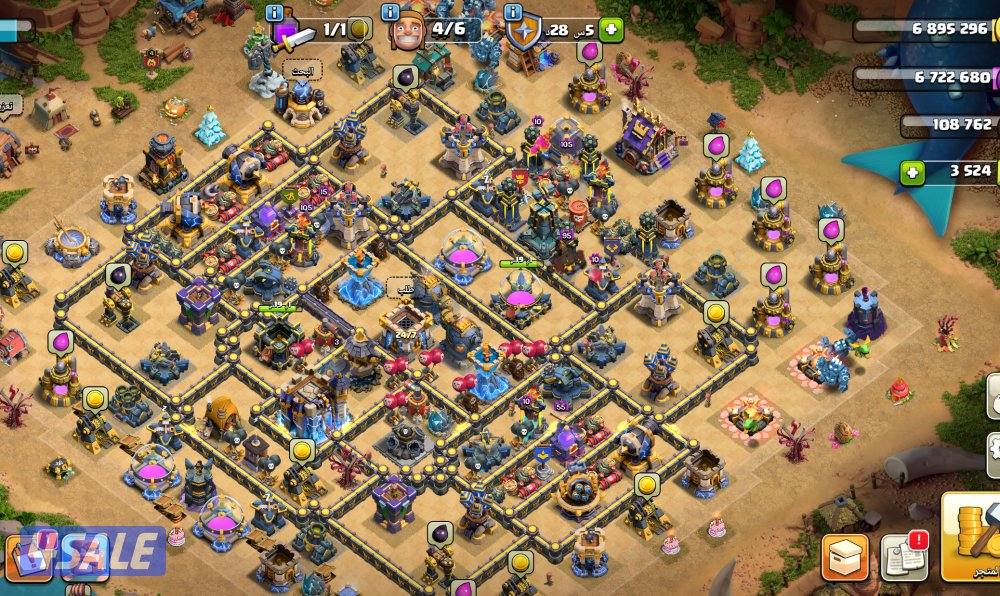Screen dimensions: 1000x596
Task: Extend shield with the green plus button
Action: [612, 30]
